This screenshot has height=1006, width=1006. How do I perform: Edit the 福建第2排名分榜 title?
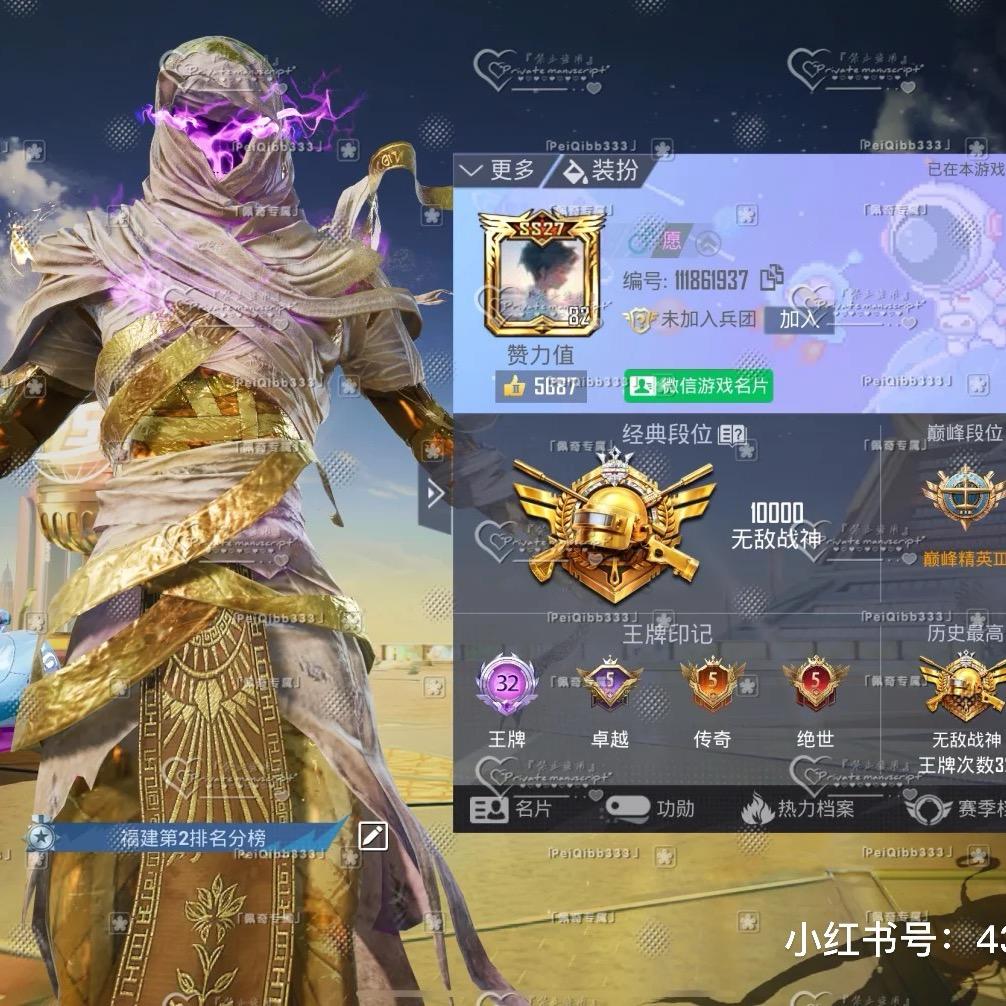coord(373,836)
